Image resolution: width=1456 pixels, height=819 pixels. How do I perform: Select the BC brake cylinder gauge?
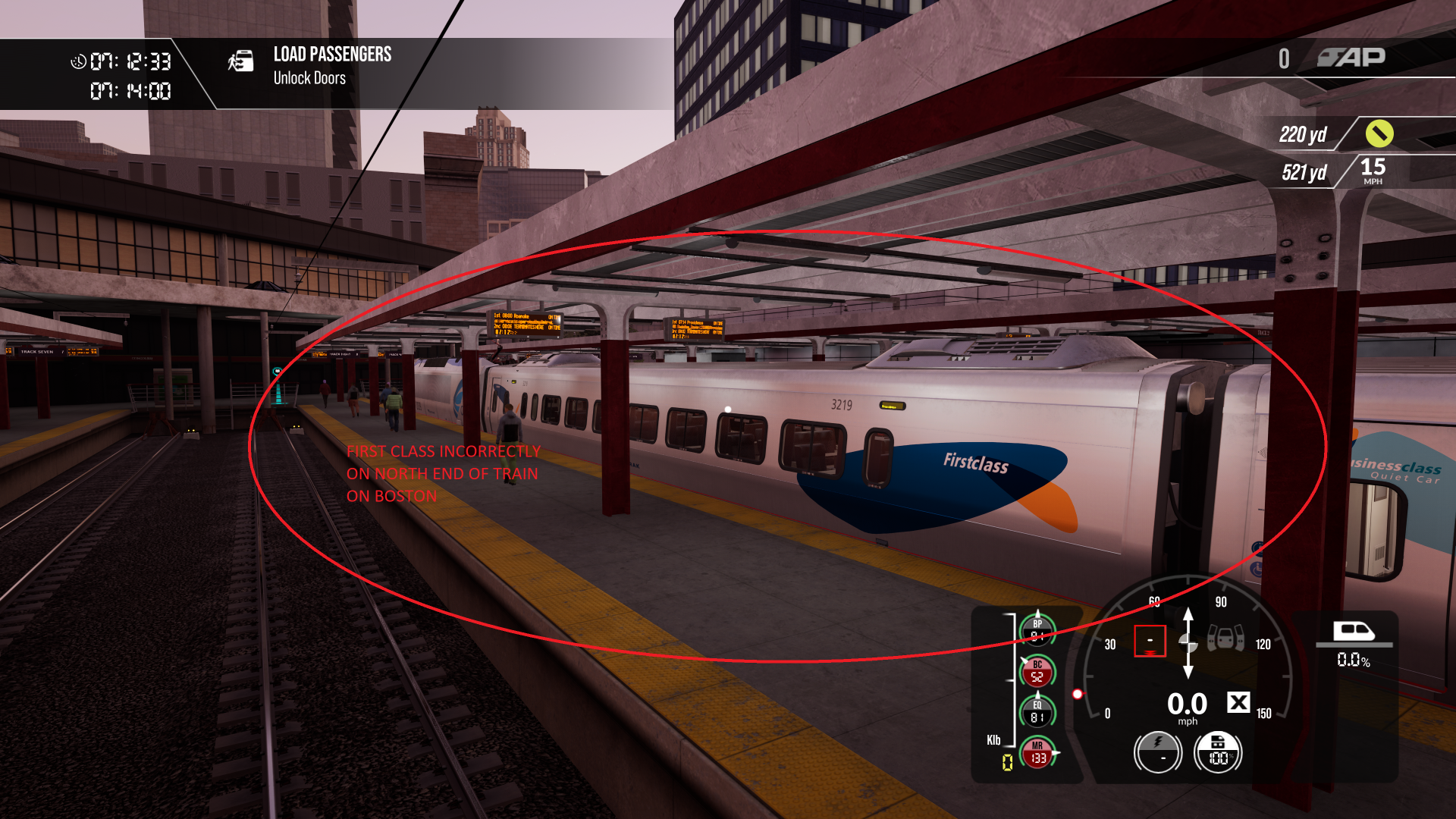1037,671
